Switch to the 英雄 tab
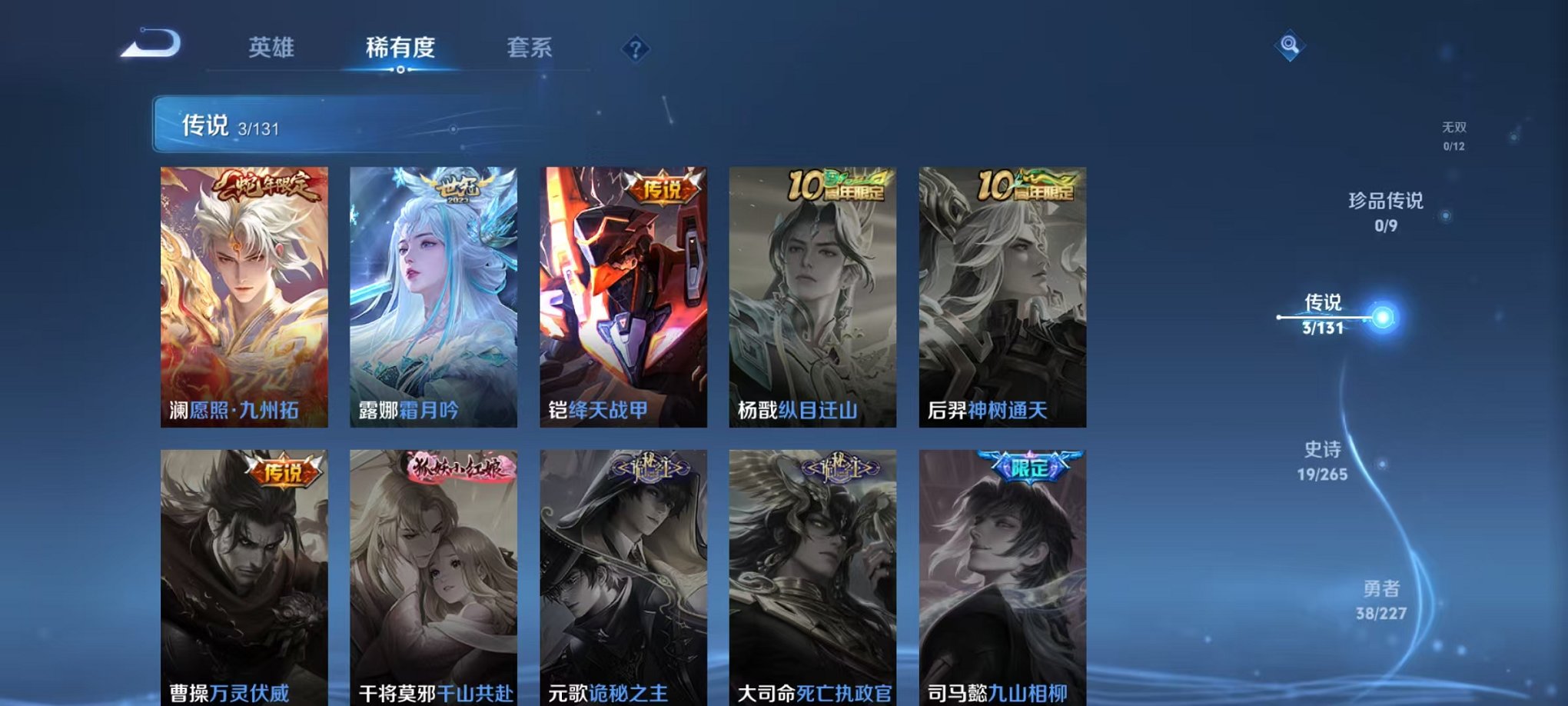1568x706 pixels. click(x=274, y=48)
